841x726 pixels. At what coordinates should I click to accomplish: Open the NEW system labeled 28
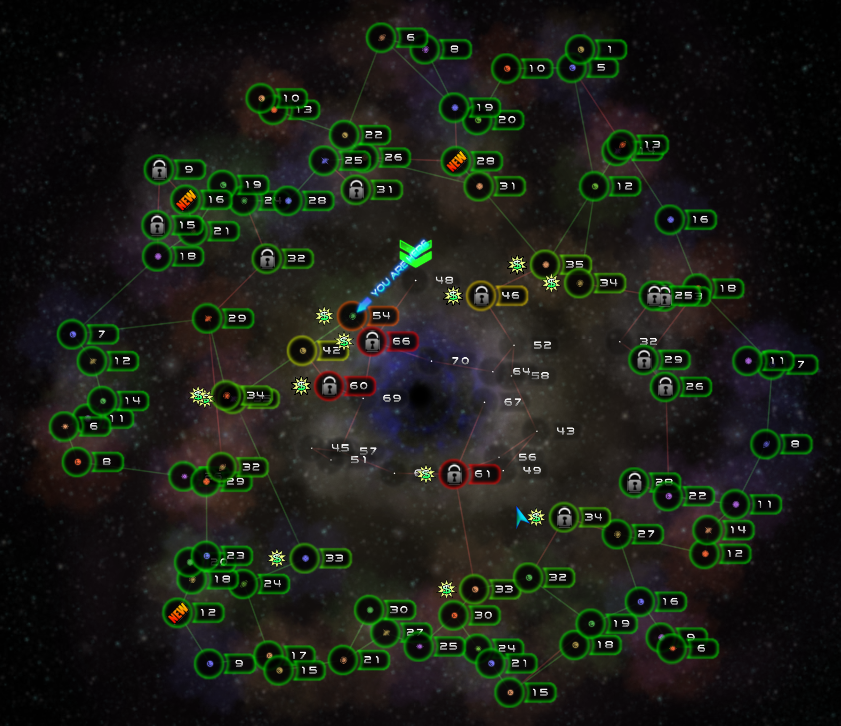456,161
